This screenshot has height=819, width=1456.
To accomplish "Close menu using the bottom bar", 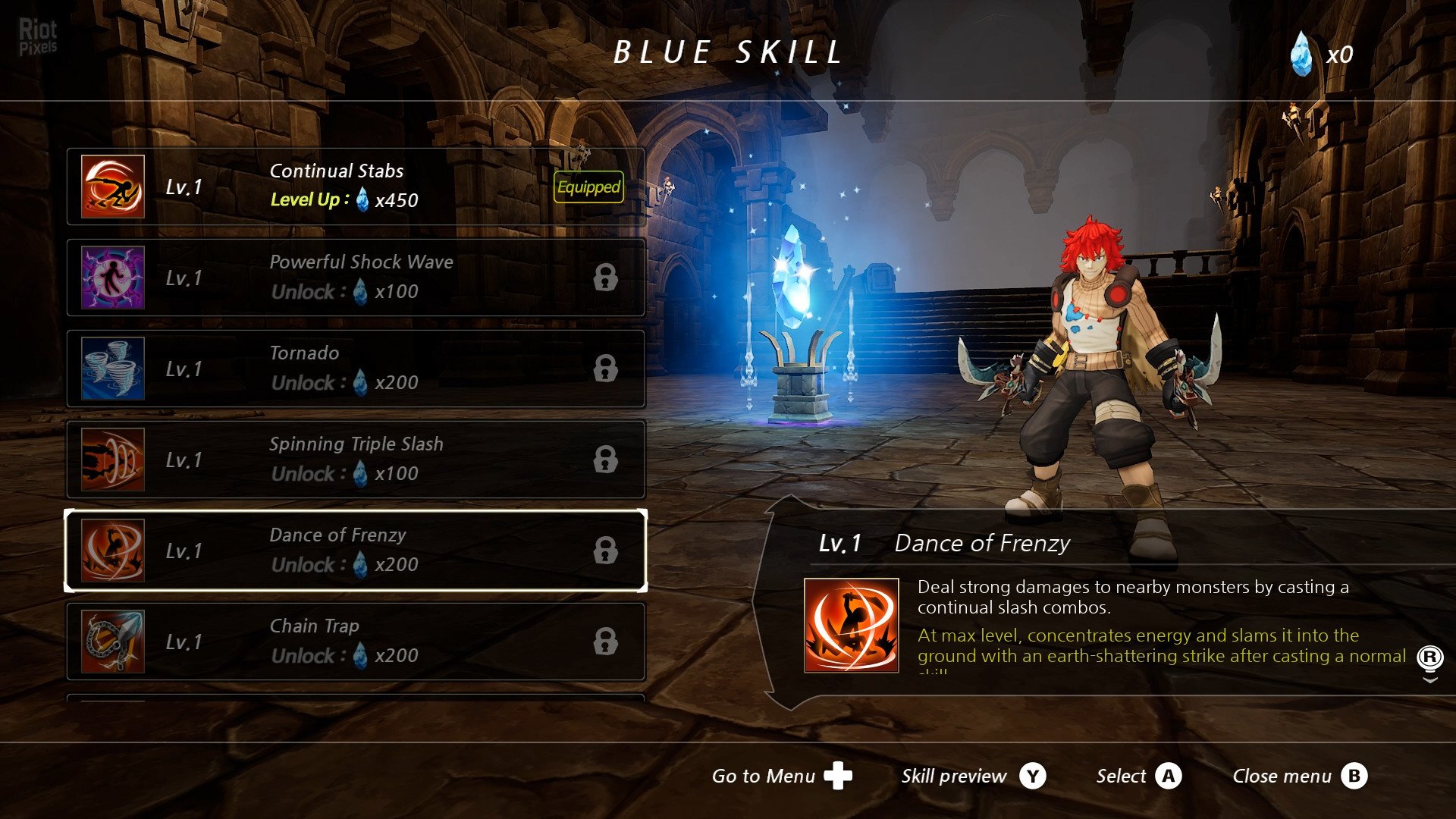I will pyautogui.click(x=1299, y=776).
